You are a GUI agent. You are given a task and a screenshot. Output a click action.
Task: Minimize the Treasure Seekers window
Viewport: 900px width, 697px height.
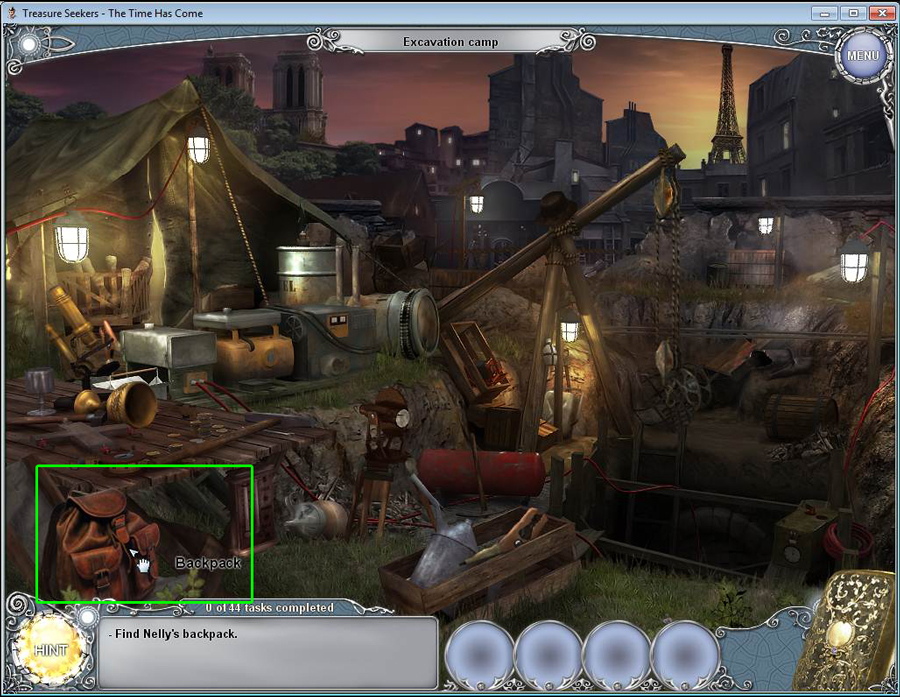[x=827, y=13]
